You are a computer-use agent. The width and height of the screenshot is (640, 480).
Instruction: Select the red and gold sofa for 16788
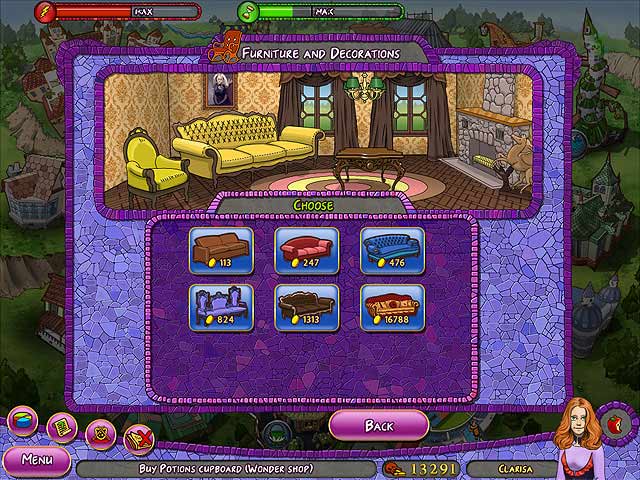(x=392, y=307)
